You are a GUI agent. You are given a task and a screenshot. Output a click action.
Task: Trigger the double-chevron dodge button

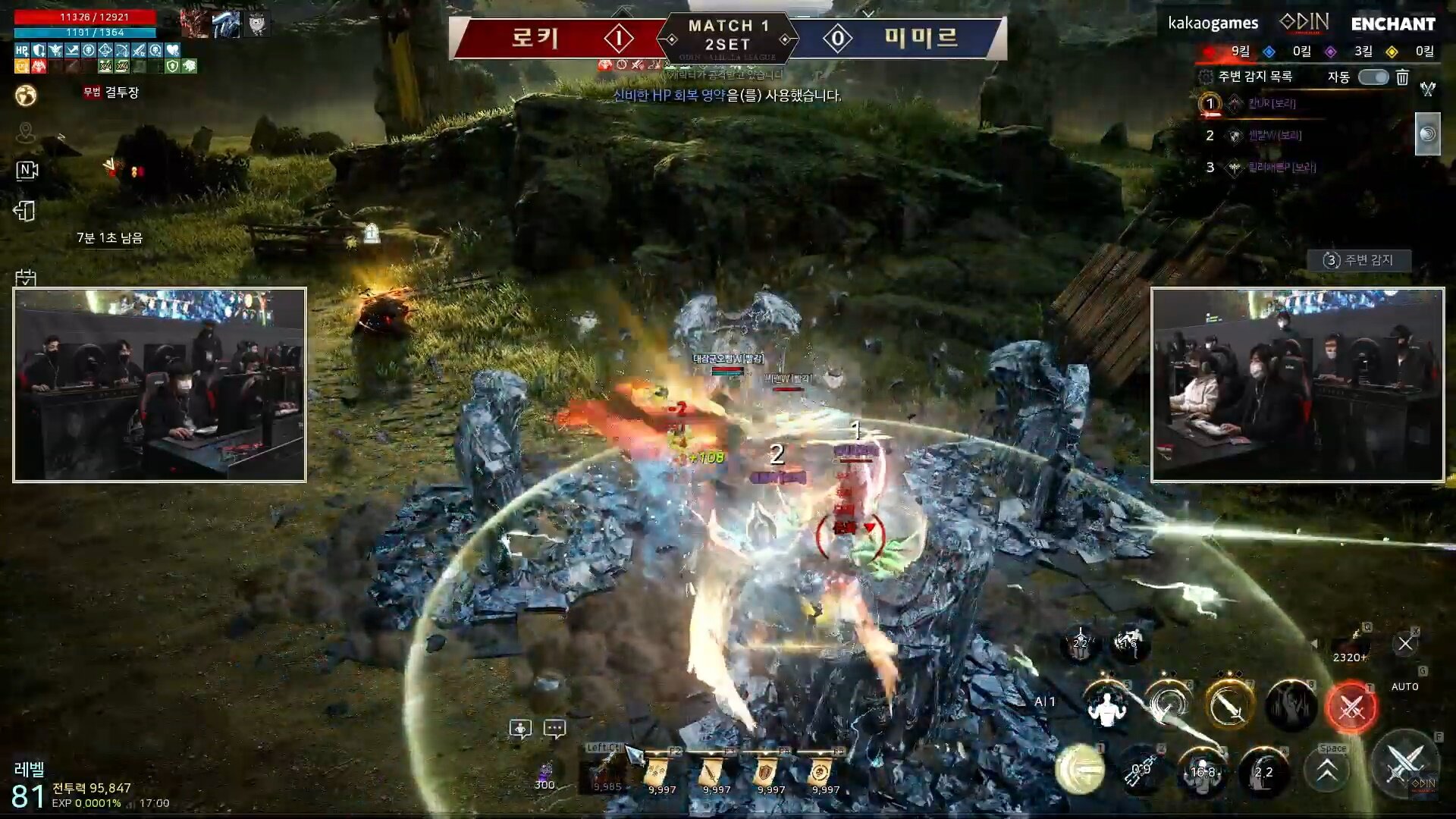click(x=1327, y=770)
